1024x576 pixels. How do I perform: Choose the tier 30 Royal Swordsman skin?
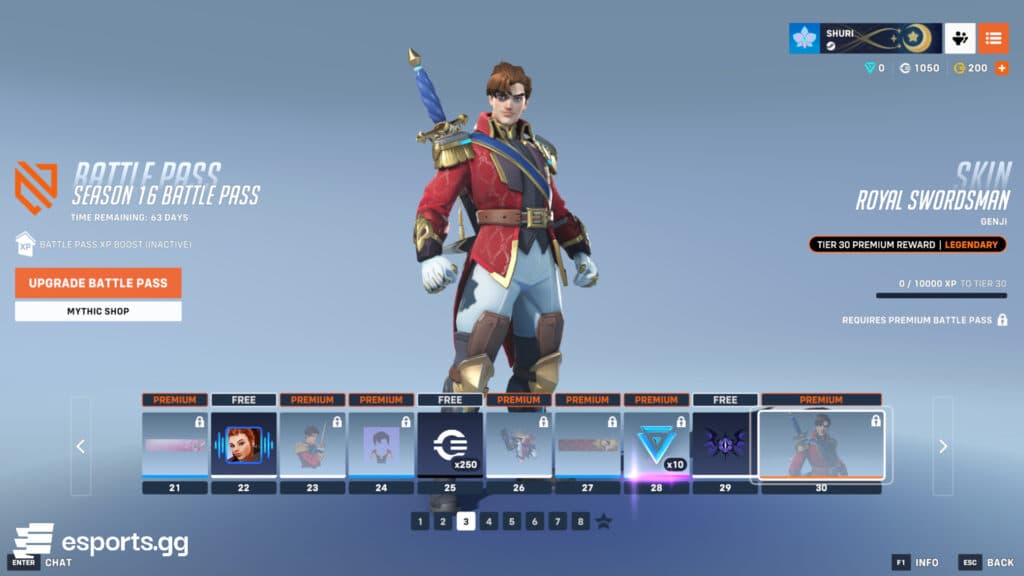821,444
